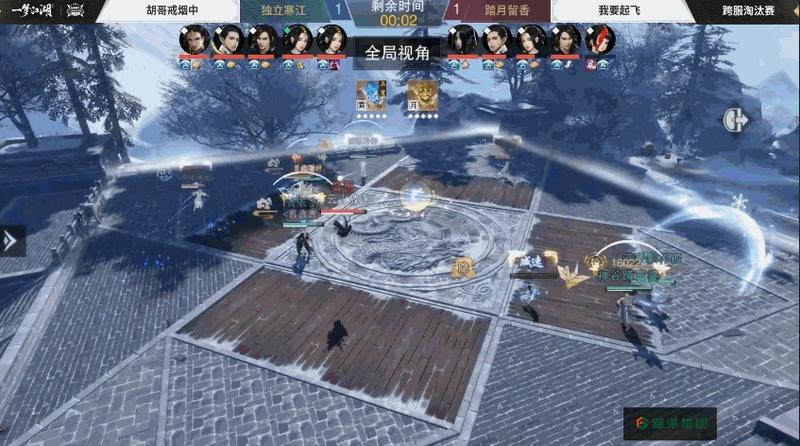Select the red-haired player portrait of team 踏月留香
This screenshot has width=800, height=446.
tap(600, 39)
